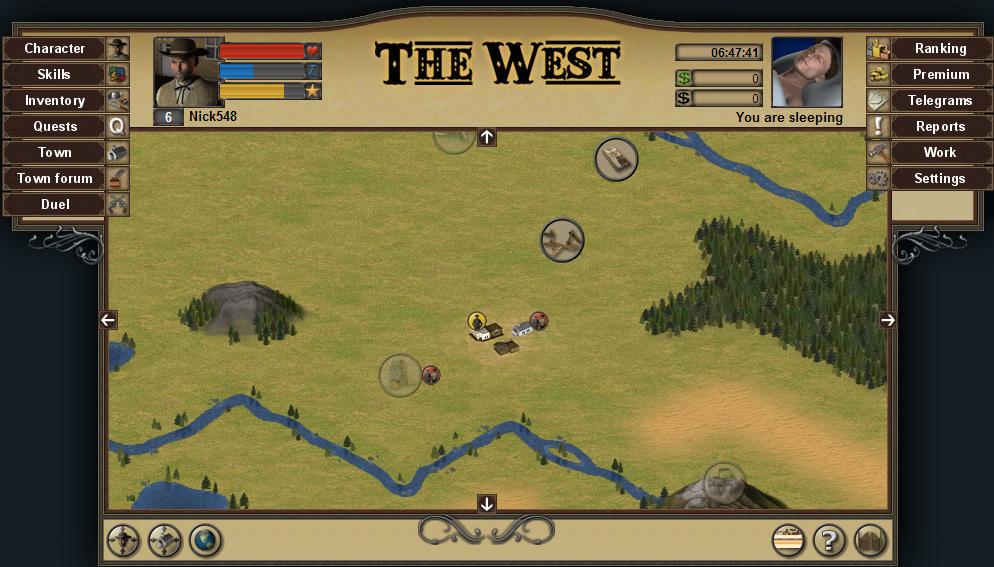
Task: Select the crossed tools job marker
Action: pos(562,240)
